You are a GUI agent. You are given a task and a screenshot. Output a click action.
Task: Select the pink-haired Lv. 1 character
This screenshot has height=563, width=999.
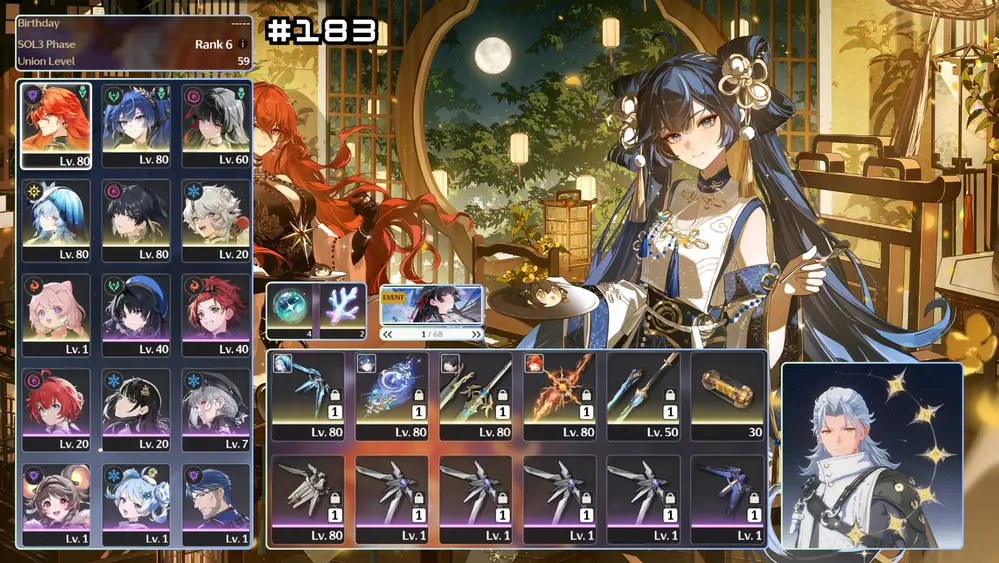coord(56,315)
